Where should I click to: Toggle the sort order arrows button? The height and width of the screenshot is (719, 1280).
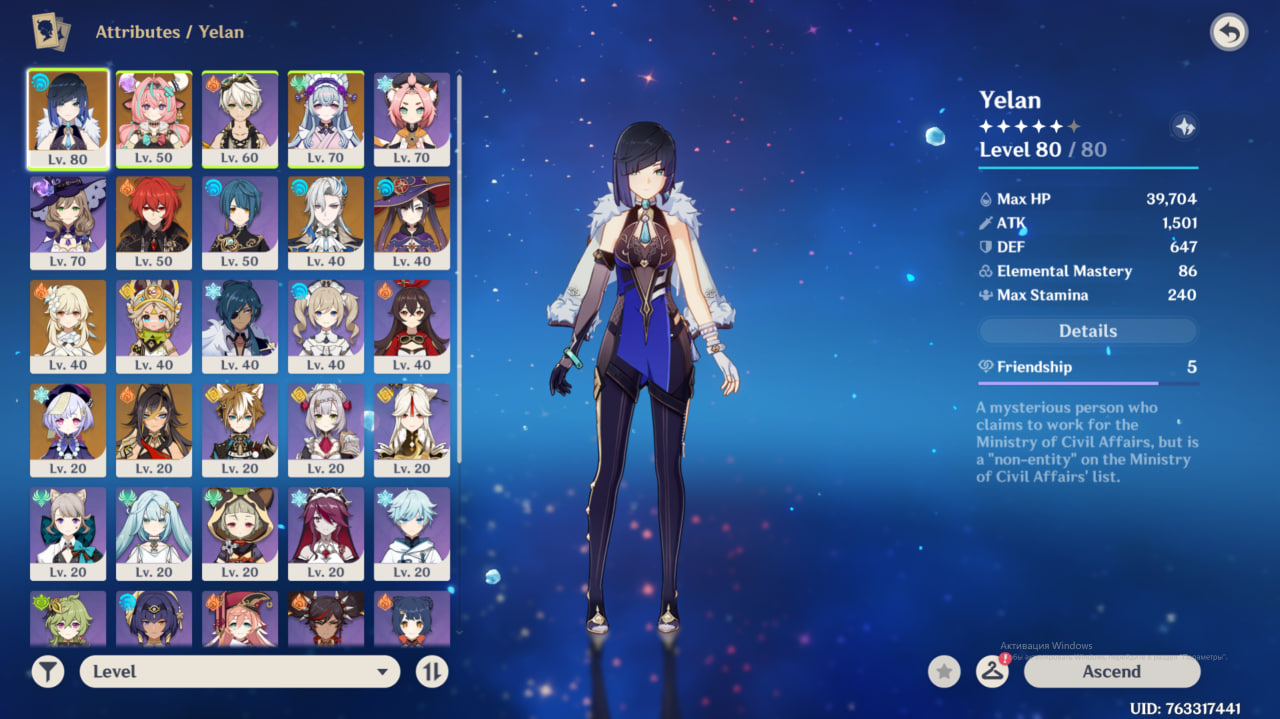431,672
